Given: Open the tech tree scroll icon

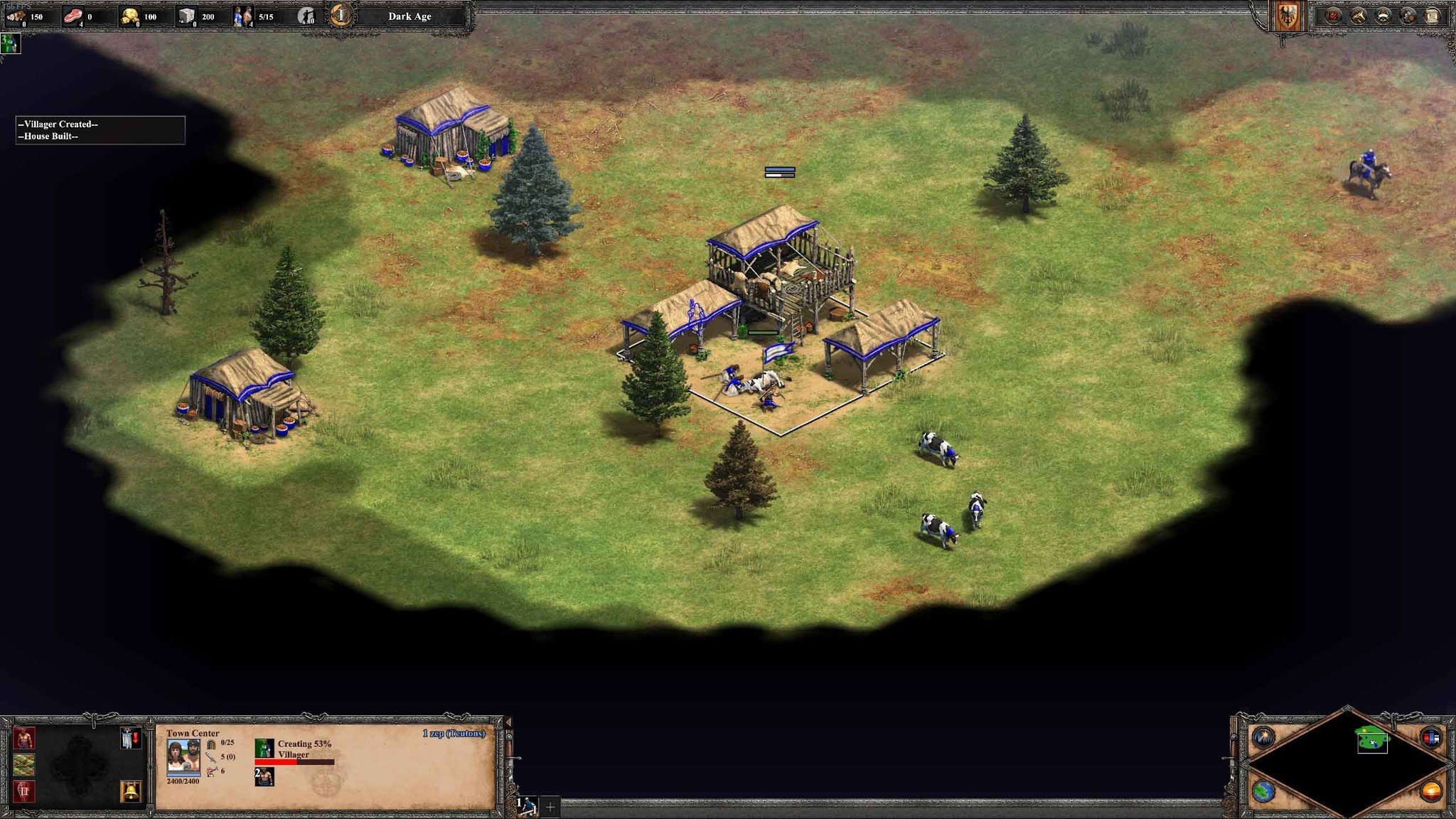Looking at the screenshot, I should 1433,16.
